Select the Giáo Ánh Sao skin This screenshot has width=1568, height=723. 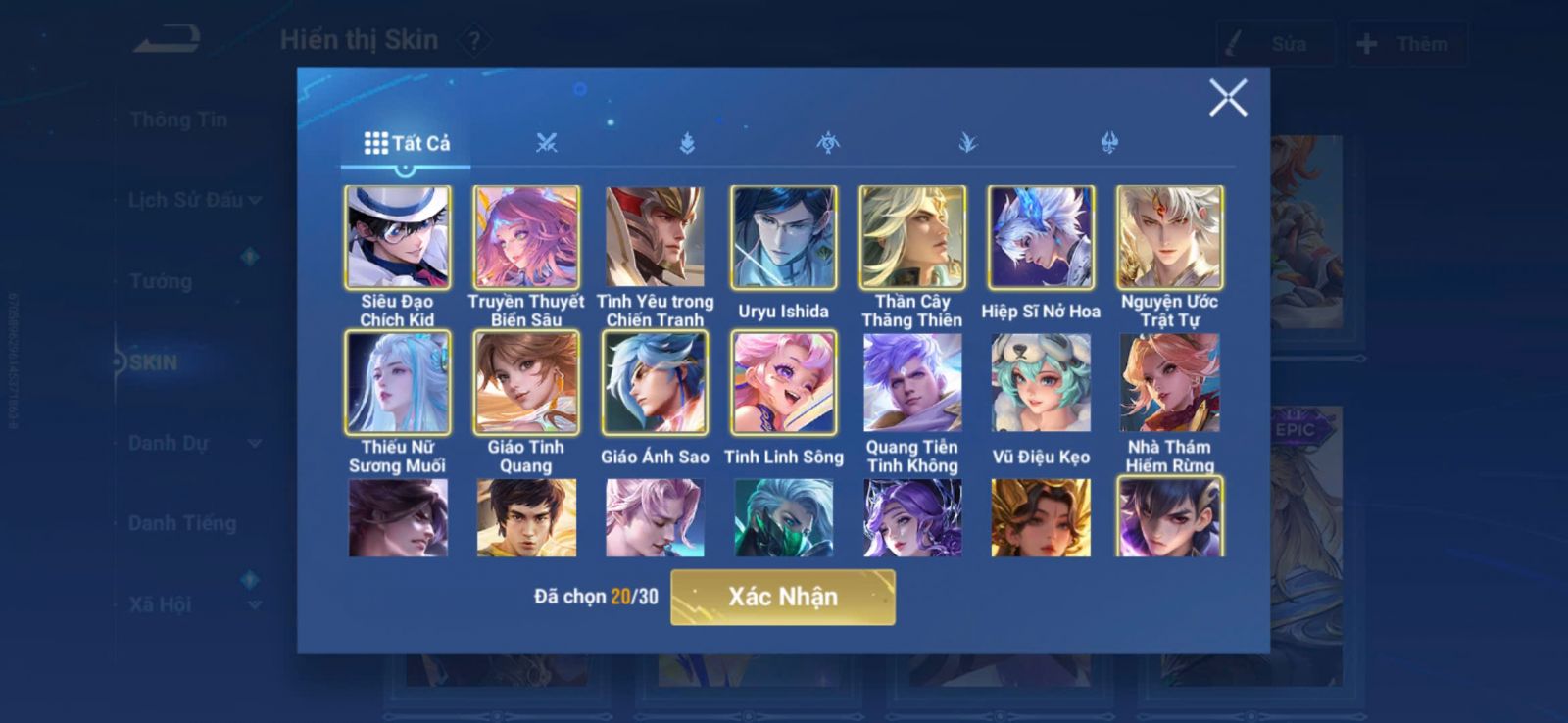click(x=655, y=382)
